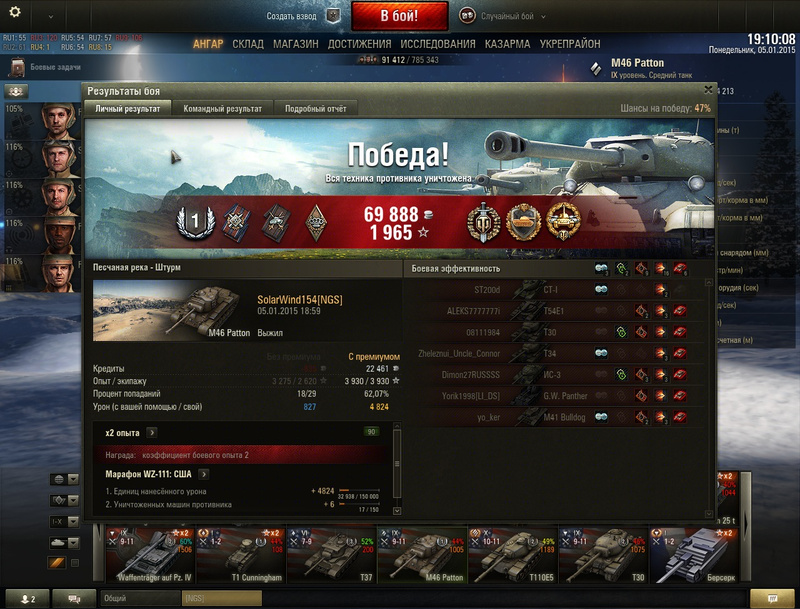Open the КАЗАРМА barracks section

[507, 45]
